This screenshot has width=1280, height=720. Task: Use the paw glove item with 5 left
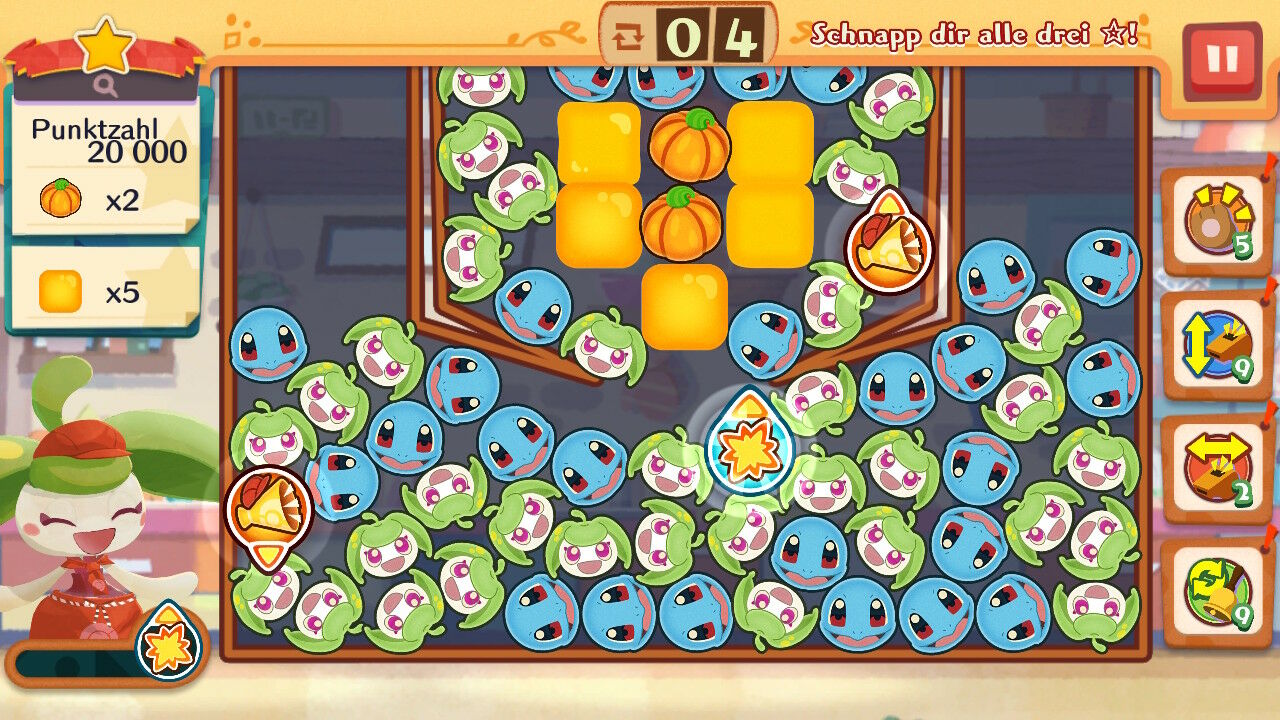pos(1216,222)
